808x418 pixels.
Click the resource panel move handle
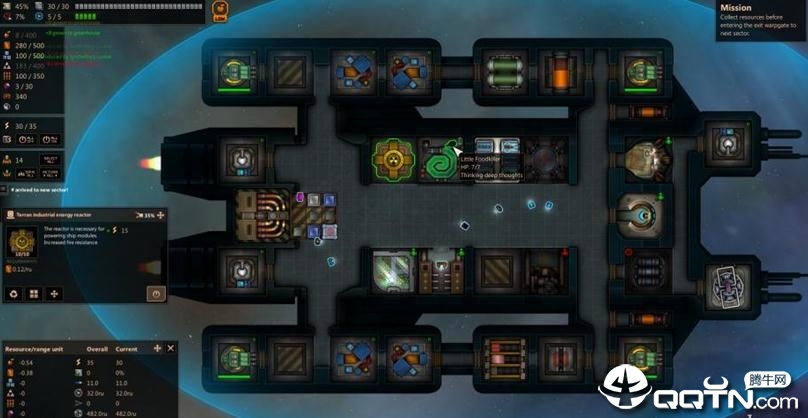click(157, 348)
